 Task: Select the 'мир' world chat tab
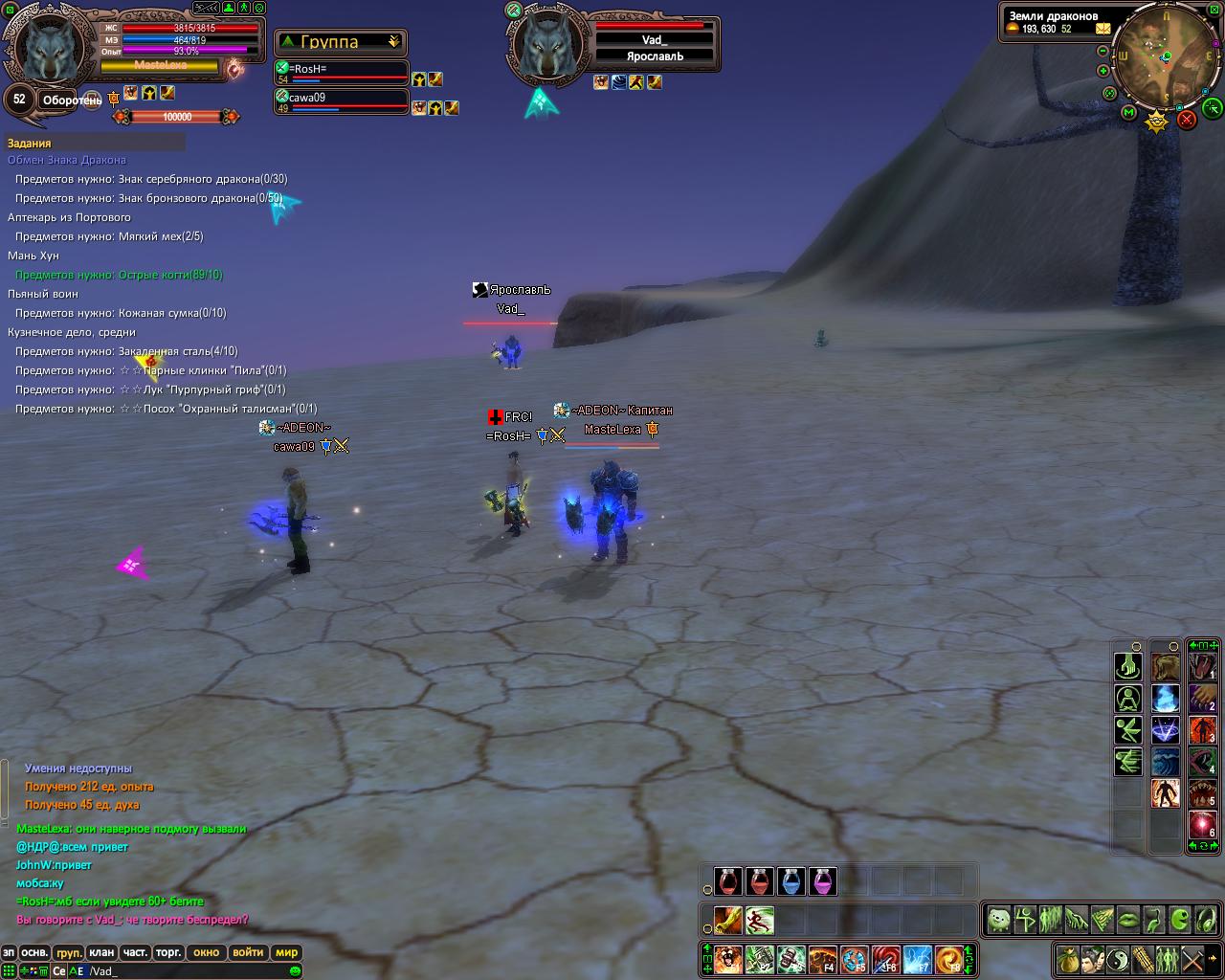pyautogui.click(x=286, y=952)
